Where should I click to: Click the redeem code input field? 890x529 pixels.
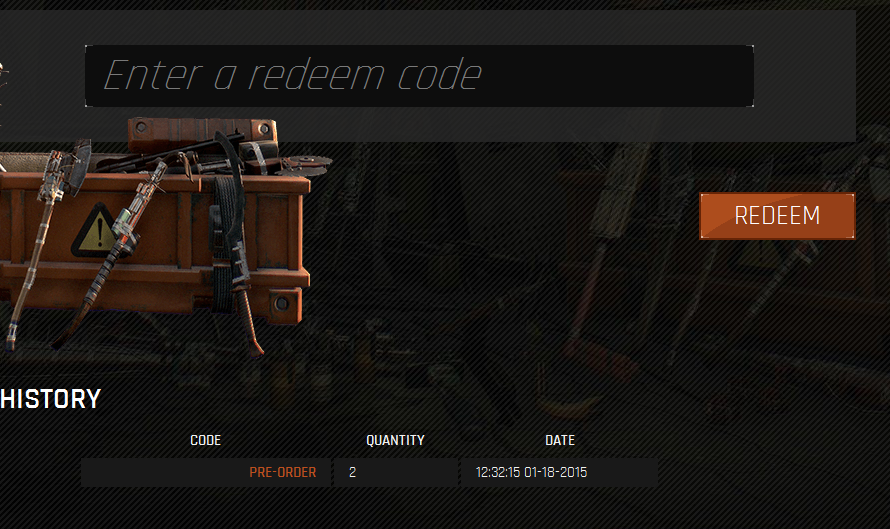pyautogui.click(x=418, y=76)
